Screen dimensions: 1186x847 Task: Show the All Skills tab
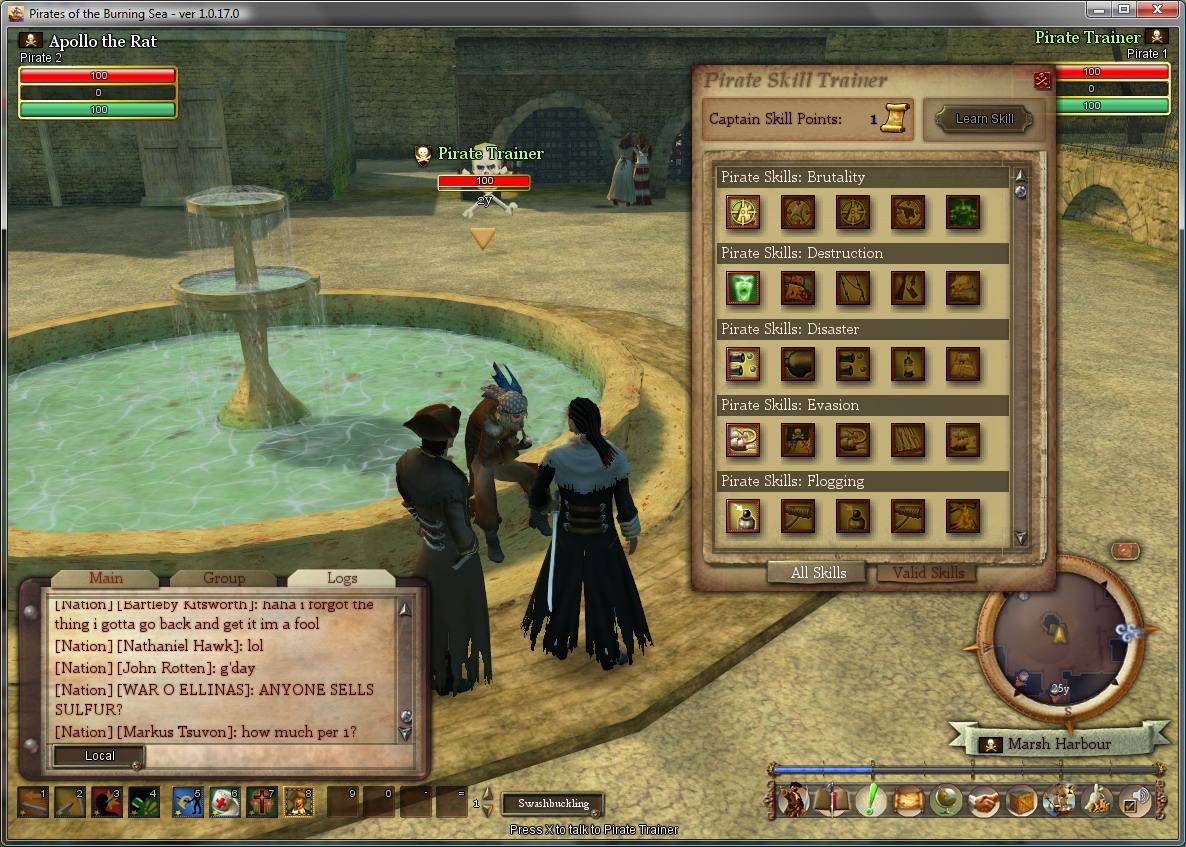pos(818,573)
